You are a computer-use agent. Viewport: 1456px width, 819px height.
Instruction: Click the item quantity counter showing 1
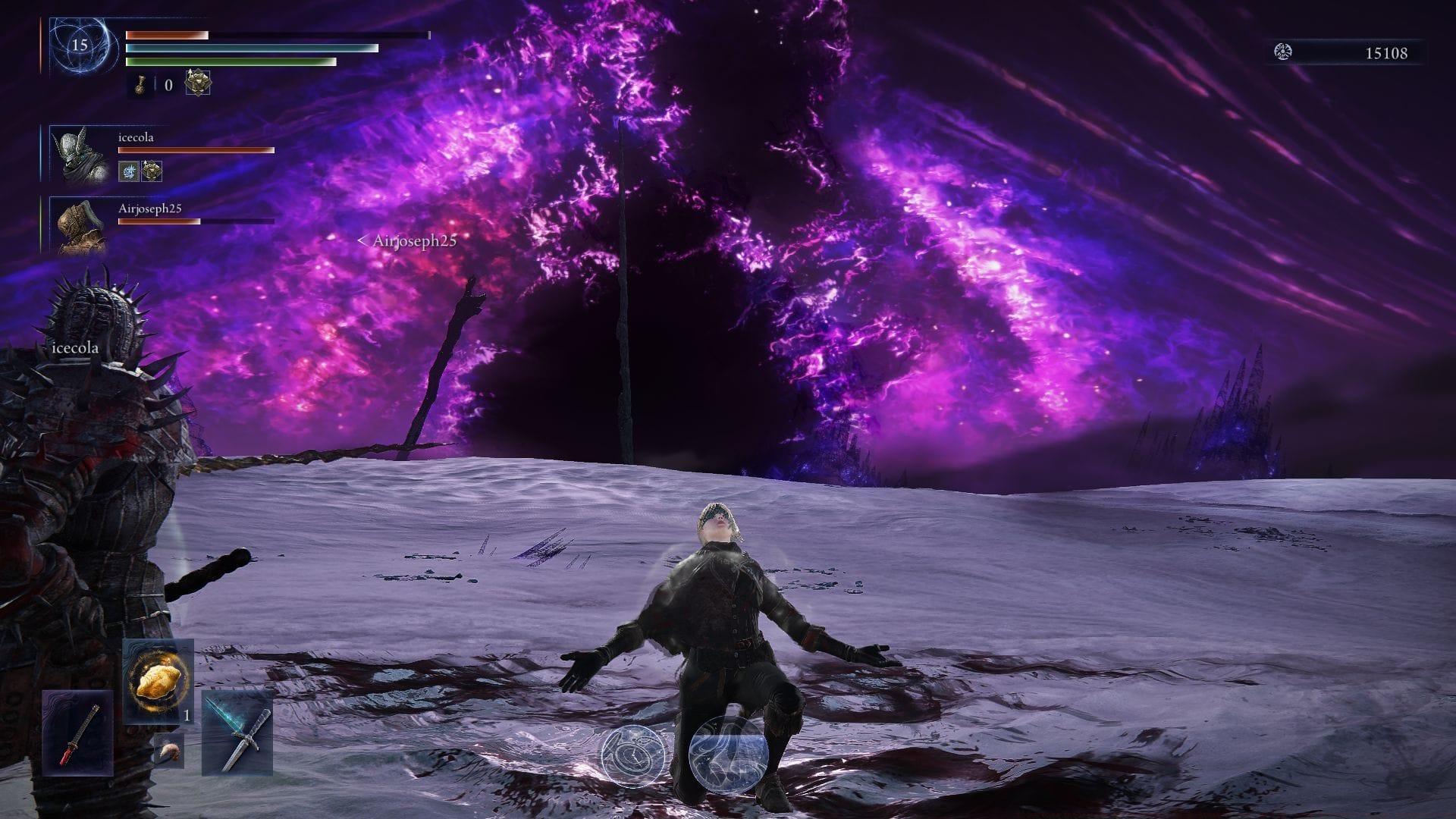click(x=187, y=717)
